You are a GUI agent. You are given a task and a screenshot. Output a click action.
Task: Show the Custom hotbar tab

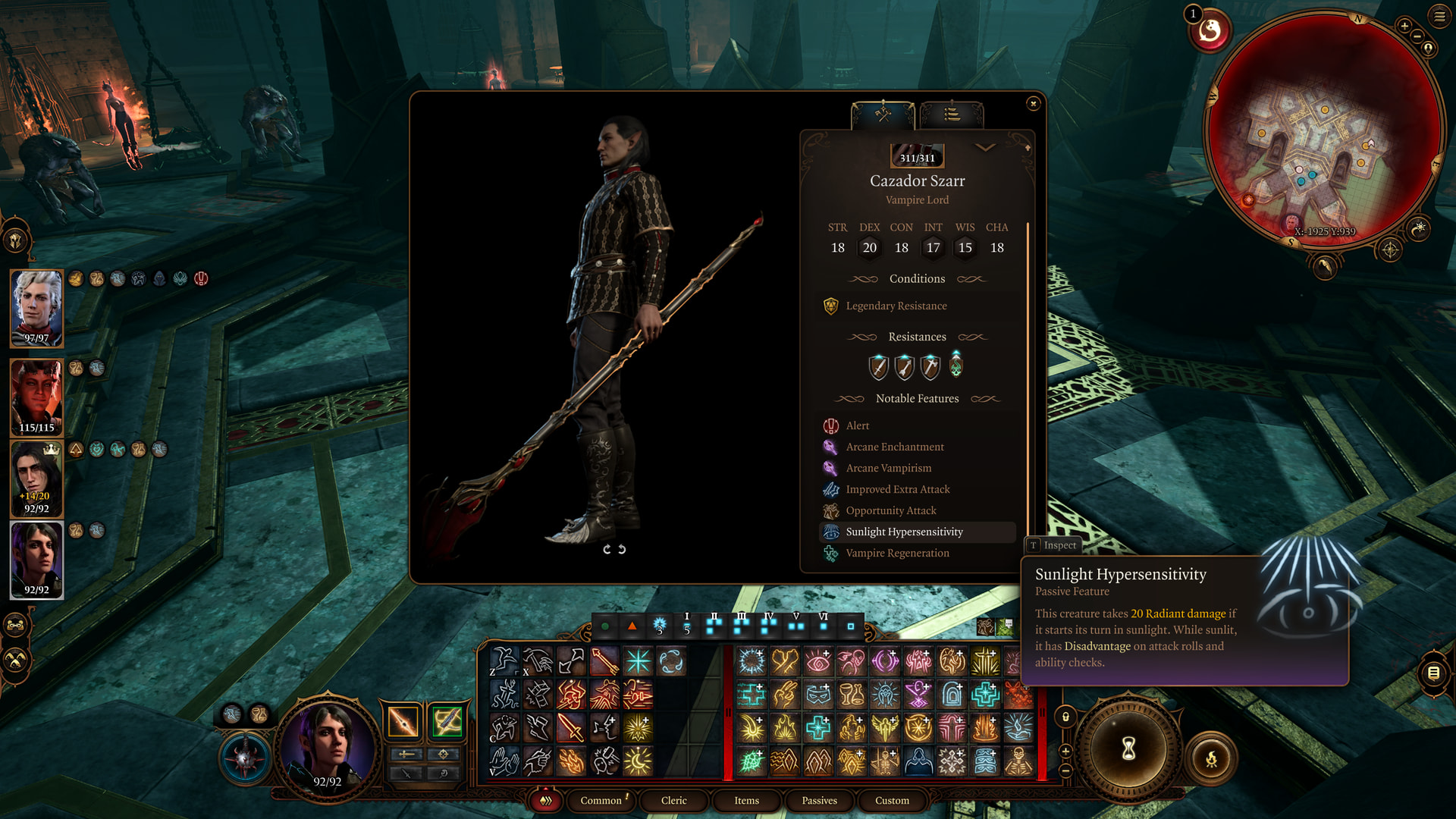coord(892,801)
